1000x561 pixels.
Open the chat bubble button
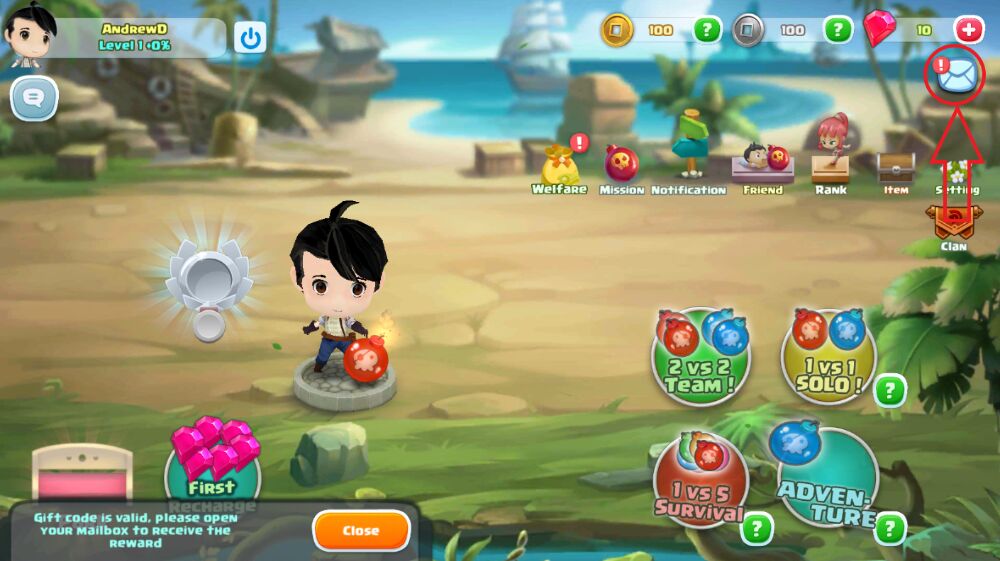34,98
